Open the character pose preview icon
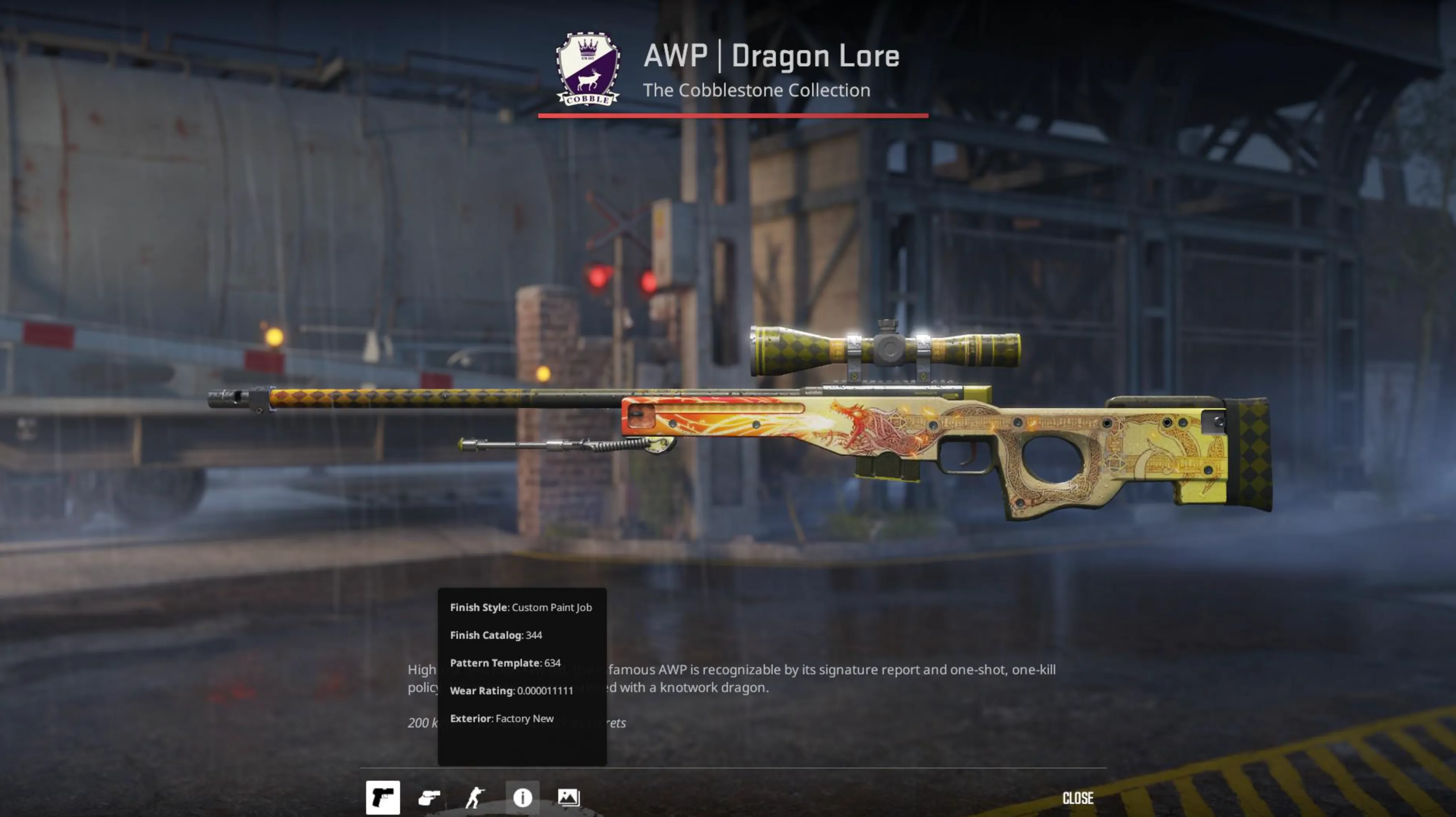The image size is (1456, 817). [476, 797]
